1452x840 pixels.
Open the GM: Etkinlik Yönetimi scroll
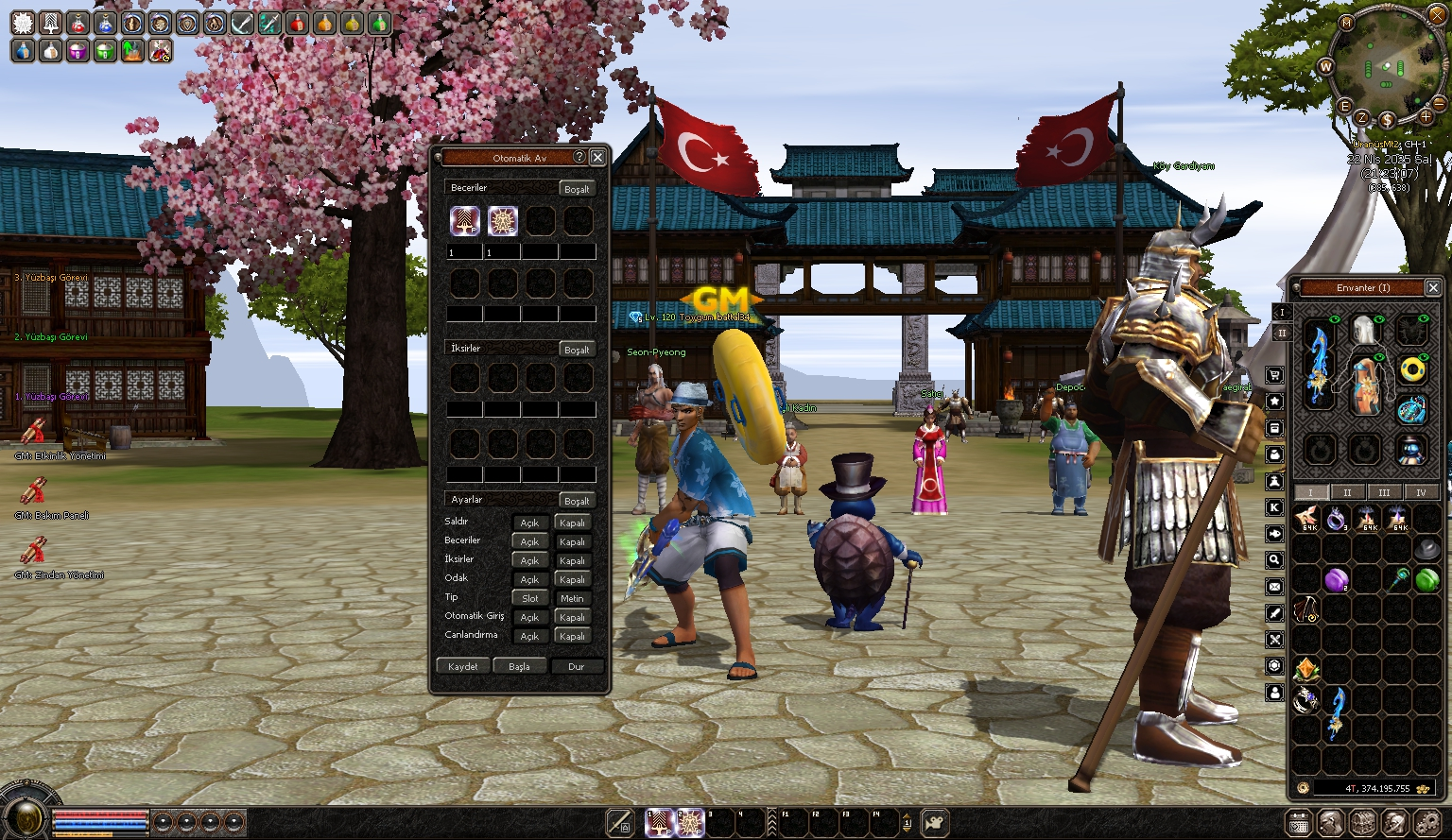33,433
